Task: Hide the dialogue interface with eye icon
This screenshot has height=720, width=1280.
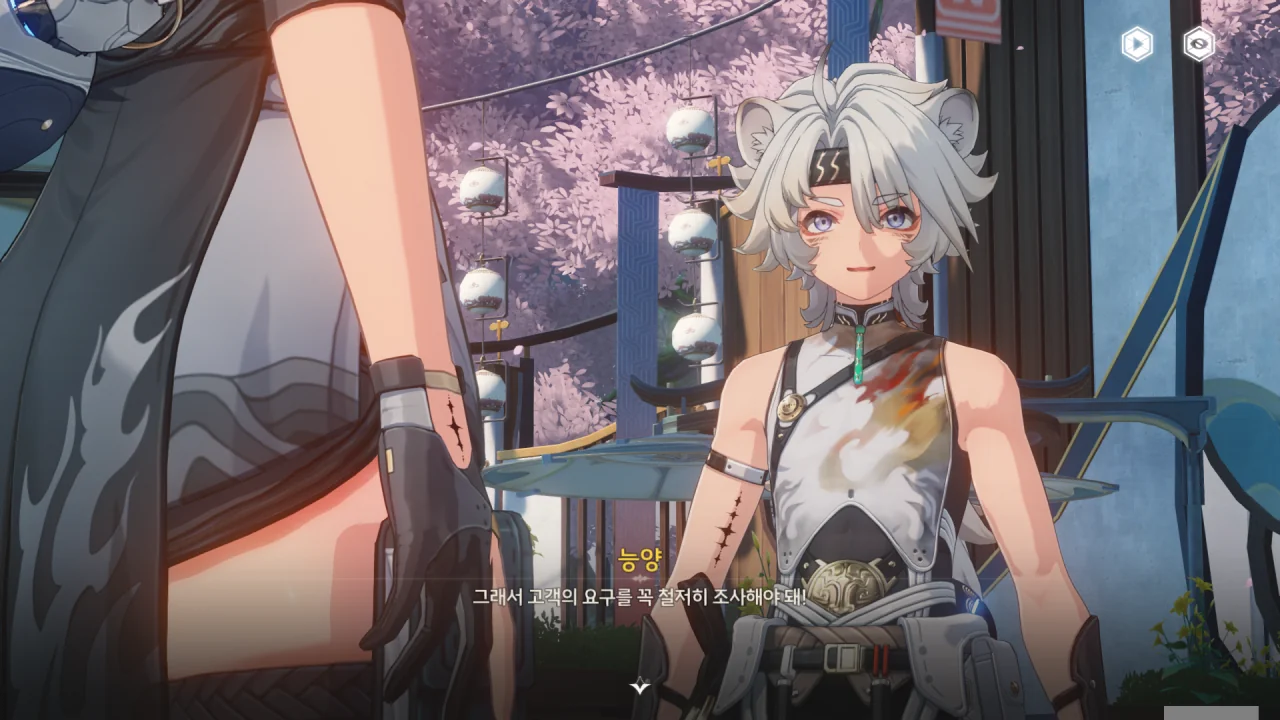Action: coord(1198,44)
